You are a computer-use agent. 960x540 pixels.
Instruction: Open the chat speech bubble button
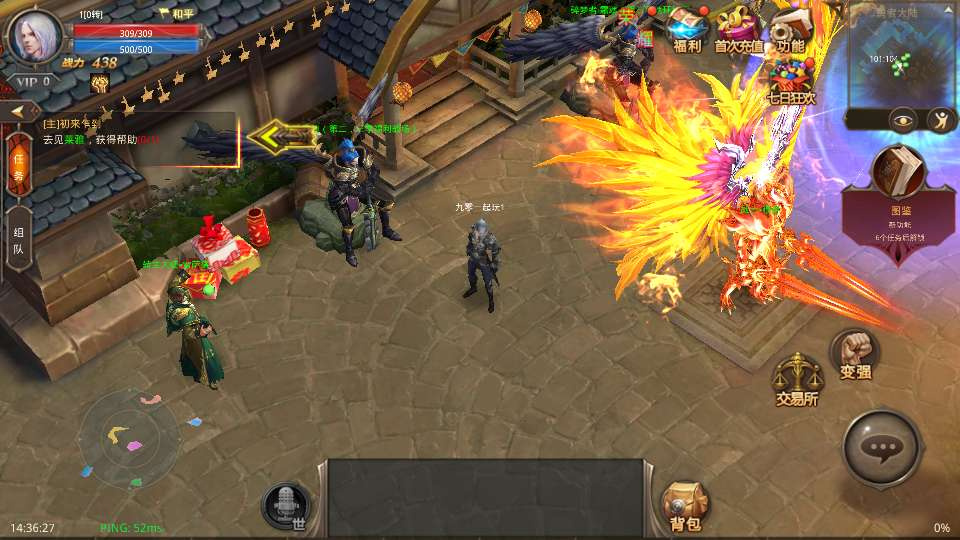click(x=881, y=449)
